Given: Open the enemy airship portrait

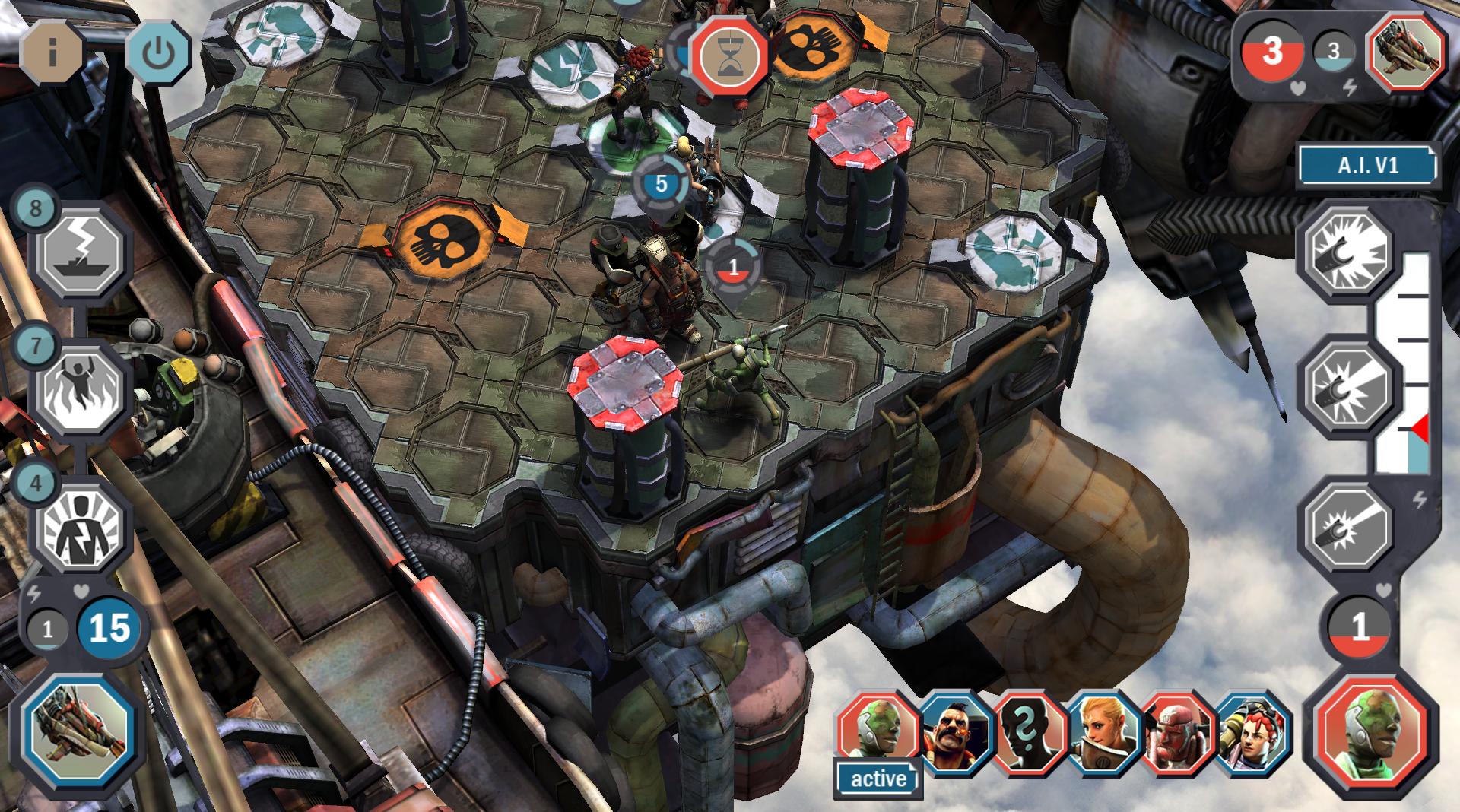Looking at the screenshot, I should [x=1408, y=52].
